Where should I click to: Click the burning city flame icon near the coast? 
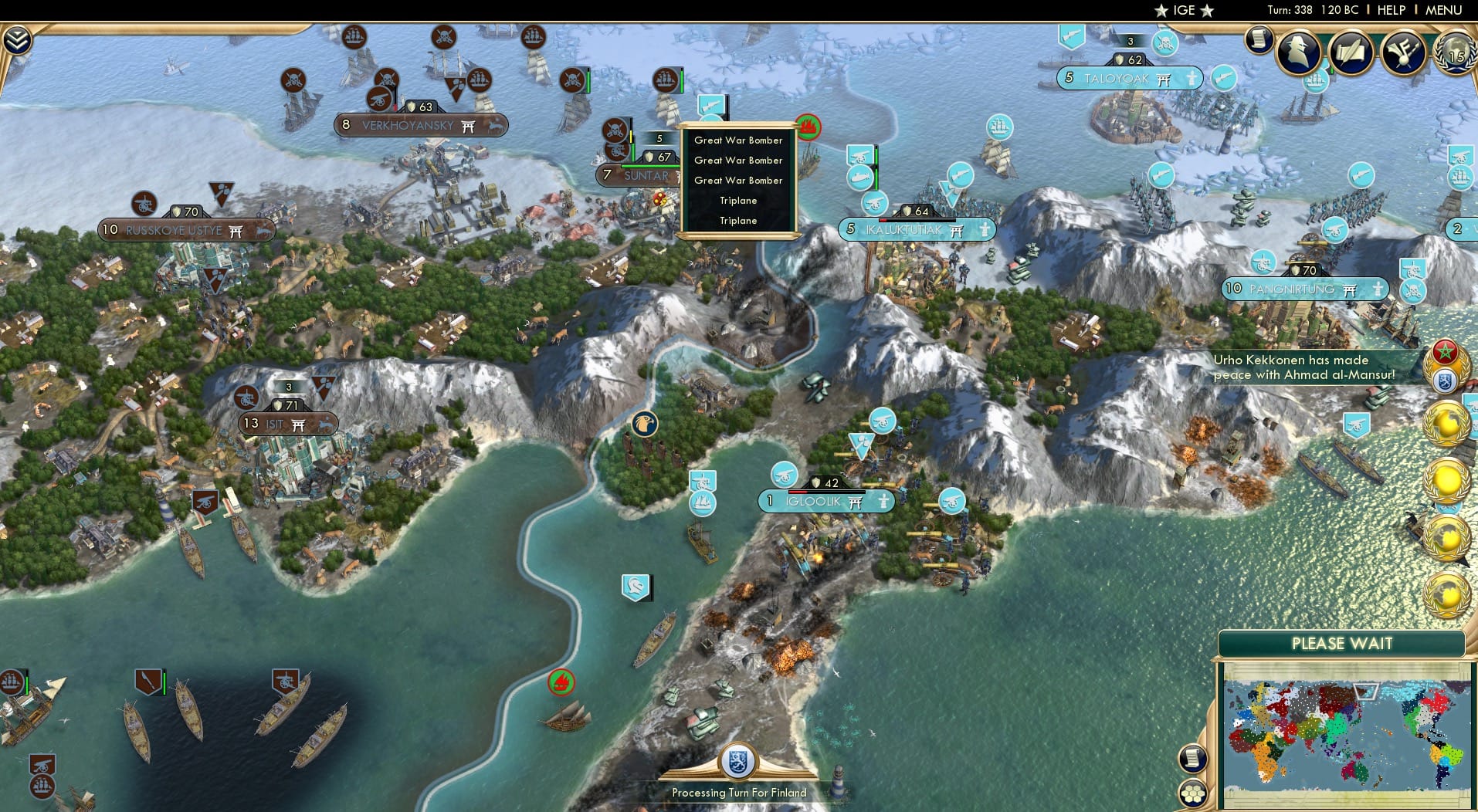coord(561,682)
